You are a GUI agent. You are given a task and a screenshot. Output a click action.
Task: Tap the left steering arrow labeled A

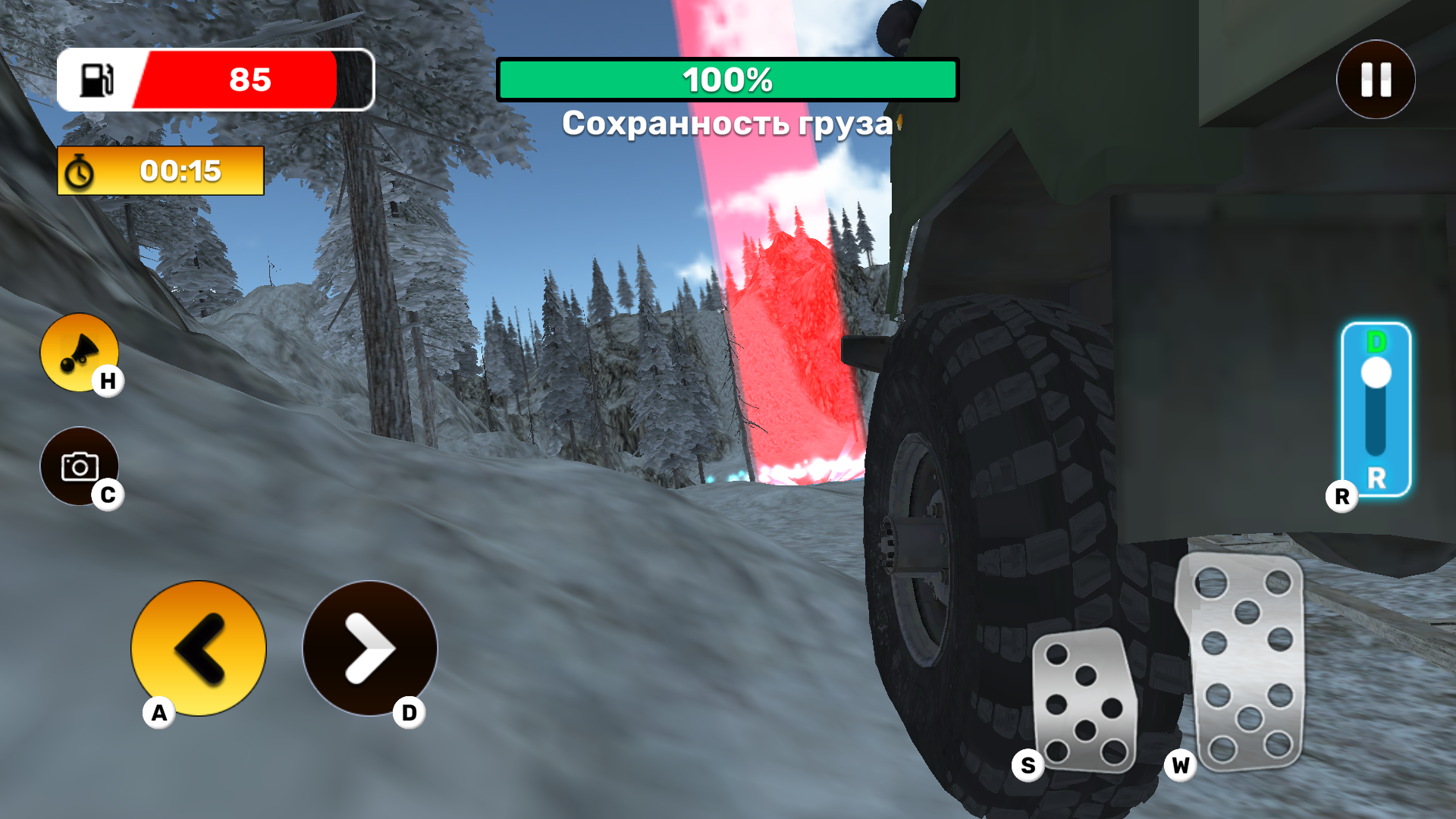click(x=198, y=648)
